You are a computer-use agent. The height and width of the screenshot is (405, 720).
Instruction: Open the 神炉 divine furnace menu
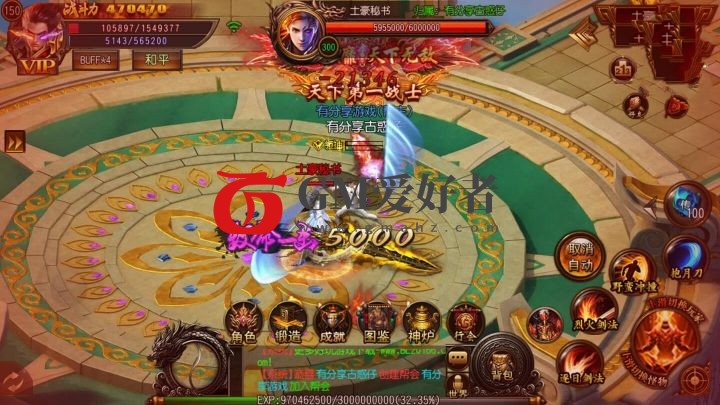click(420, 320)
